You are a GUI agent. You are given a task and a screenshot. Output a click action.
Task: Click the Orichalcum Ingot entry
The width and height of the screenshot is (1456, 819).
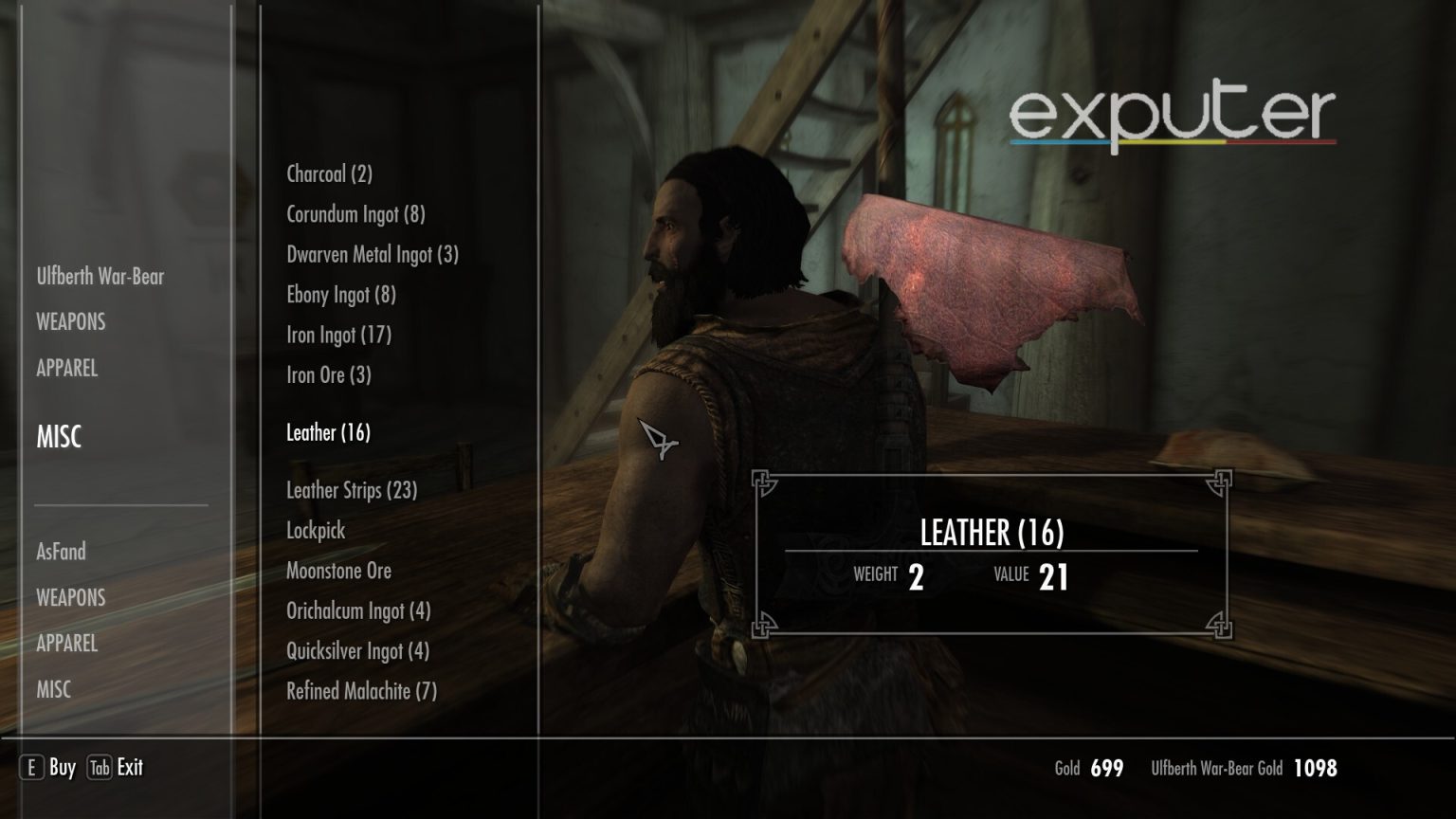click(358, 611)
